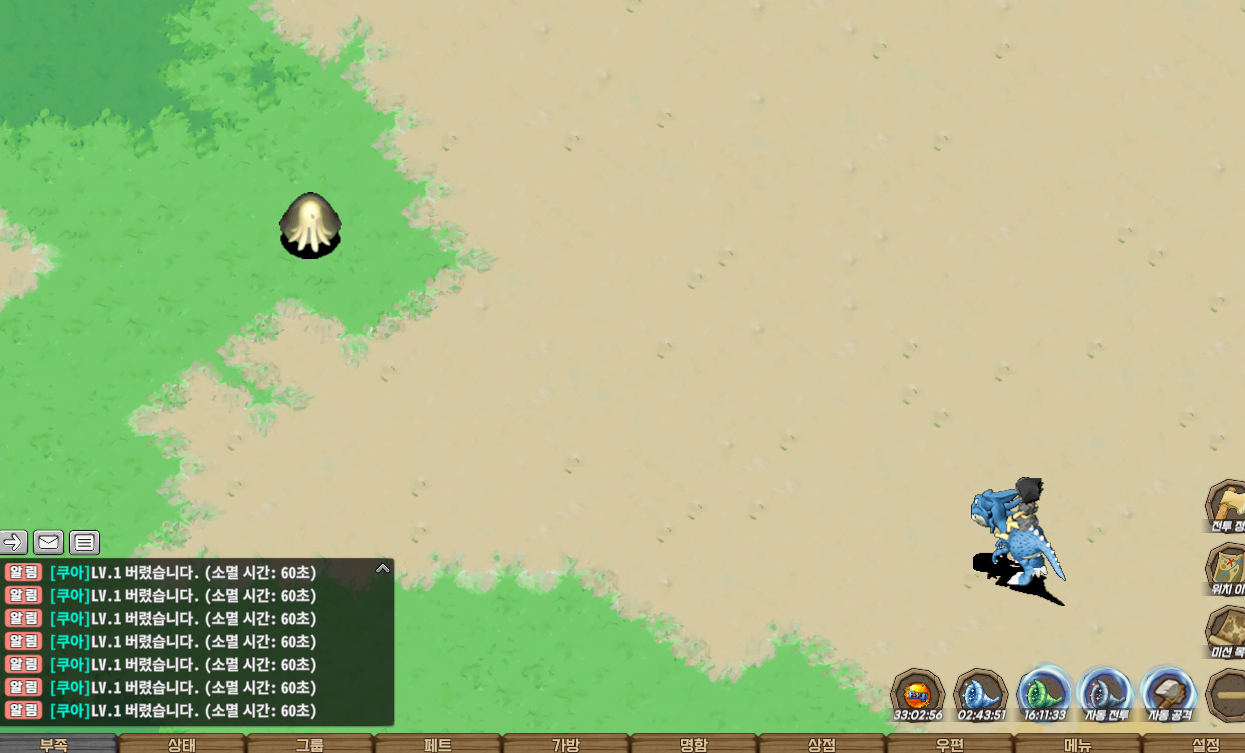This screenshot has width=1245, height=753.
Task: Open the 위치 map icon with red X
Action: click(x=1227, y=568)
